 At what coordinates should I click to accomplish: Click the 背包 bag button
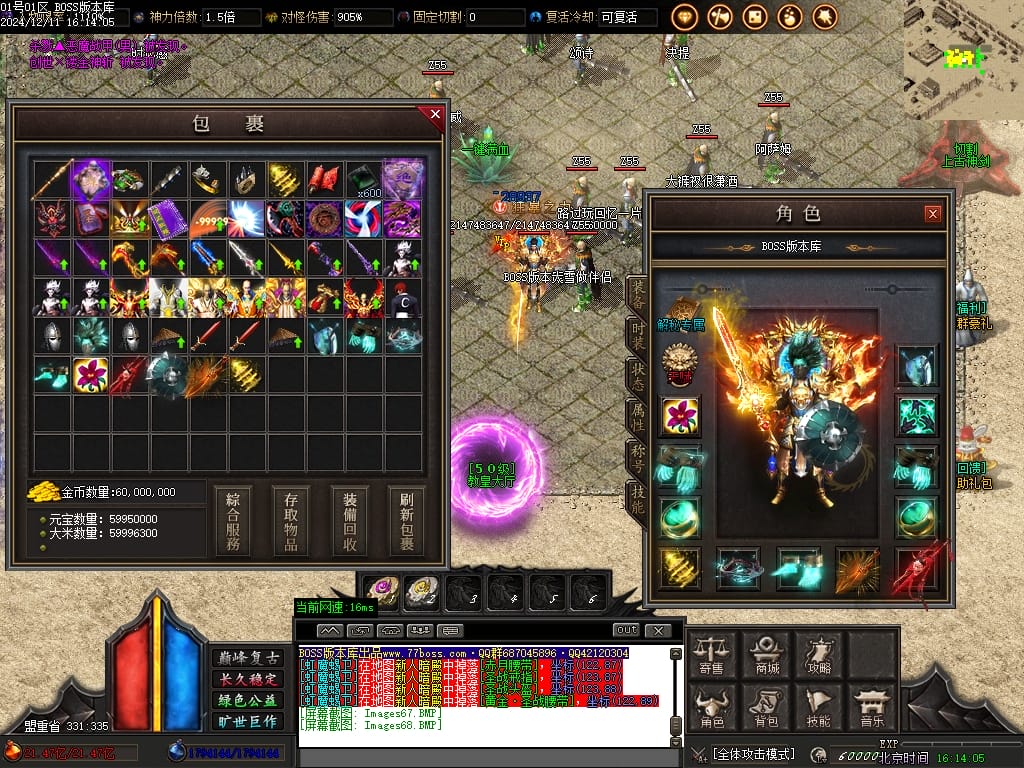767,706
